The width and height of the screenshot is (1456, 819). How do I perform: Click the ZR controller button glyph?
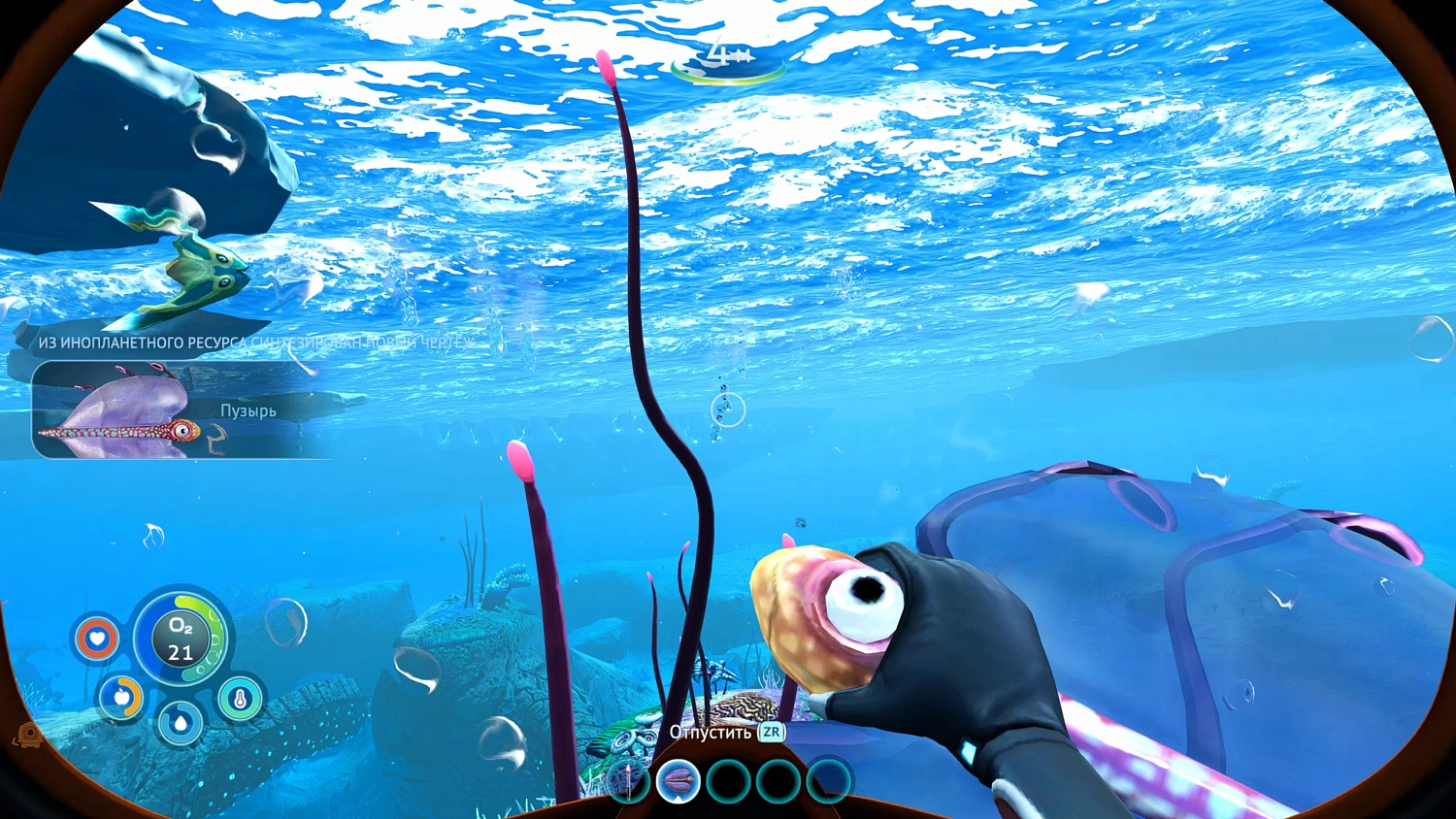tap(771, 734)
